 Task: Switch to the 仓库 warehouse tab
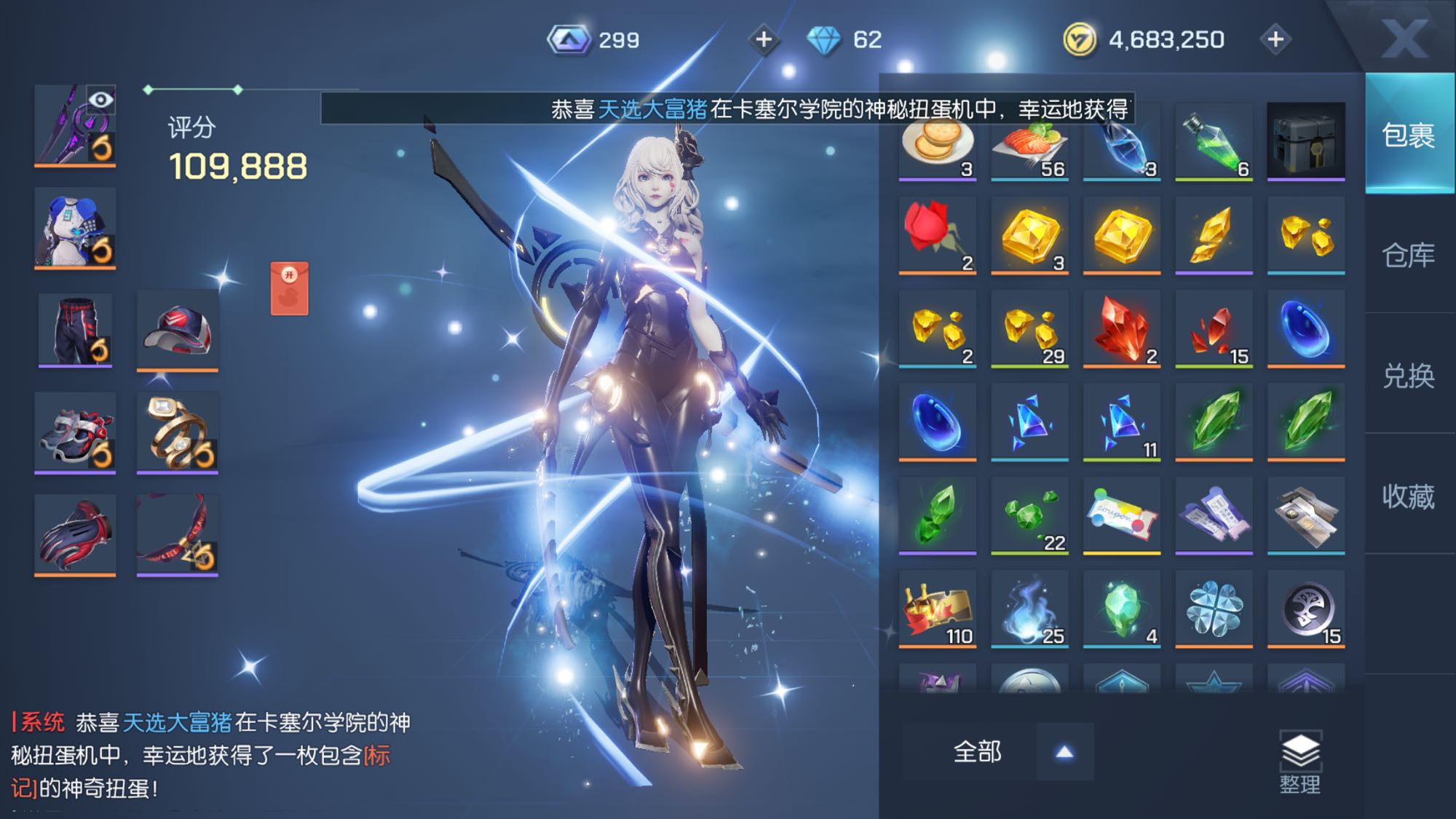pyautogui.click(x=1408, y=255)
